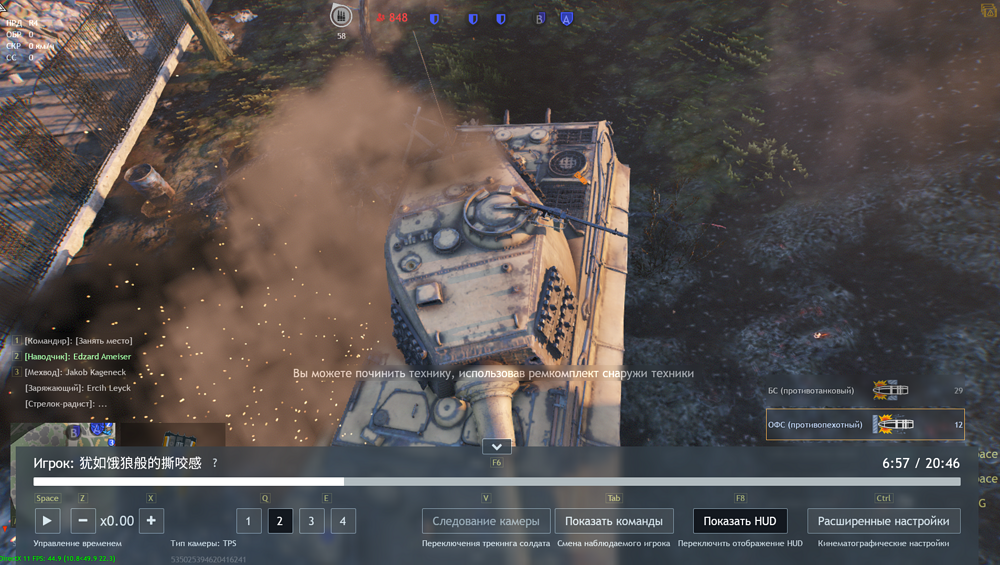Image resolution: width=1000 pixels, height=565 pixels.
Task: Increase replay speed with the plus button
Action: pyautogui.click(x=151, y=521)
